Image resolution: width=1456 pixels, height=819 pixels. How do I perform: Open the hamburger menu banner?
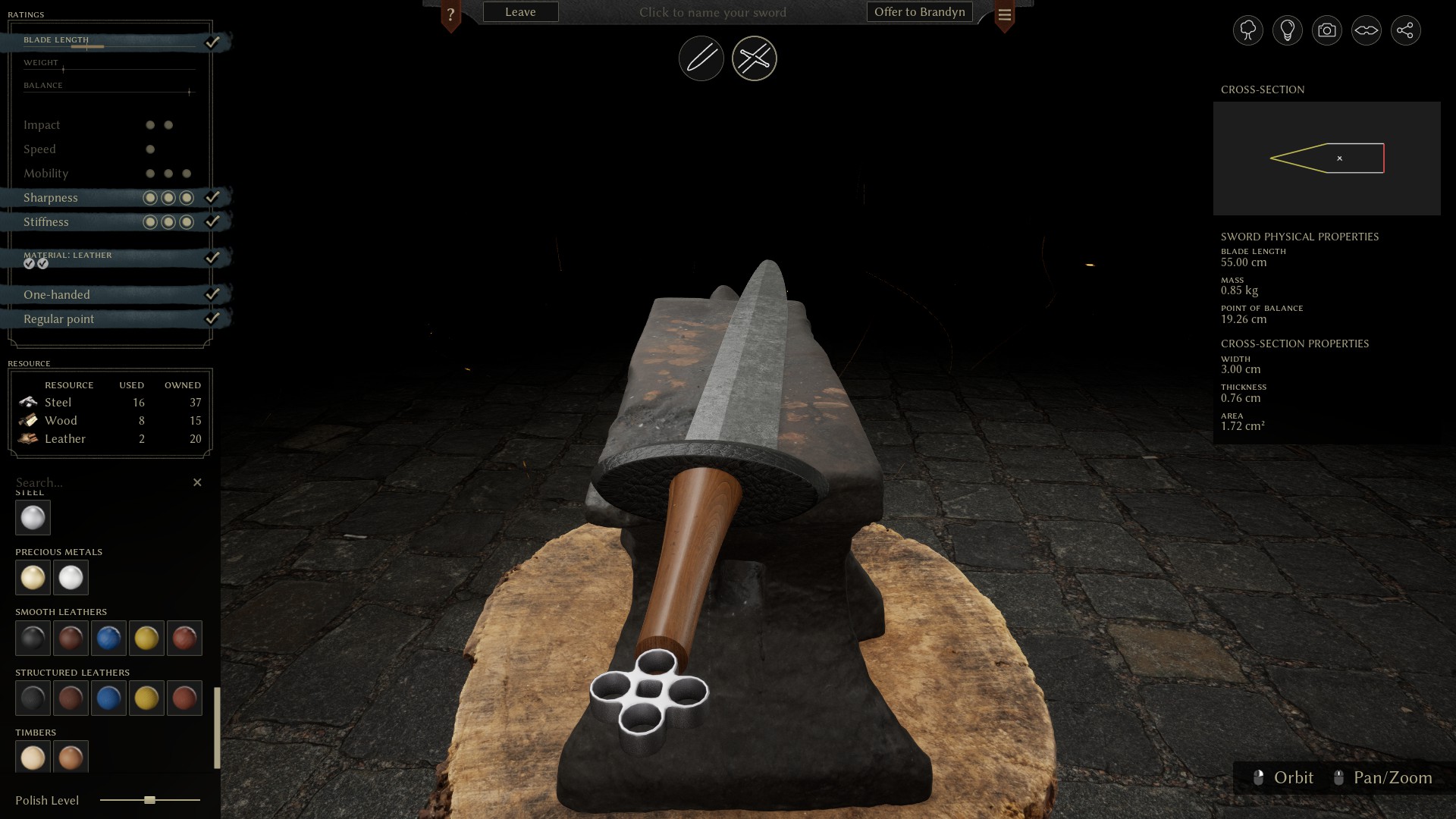tap(1004, 14)
